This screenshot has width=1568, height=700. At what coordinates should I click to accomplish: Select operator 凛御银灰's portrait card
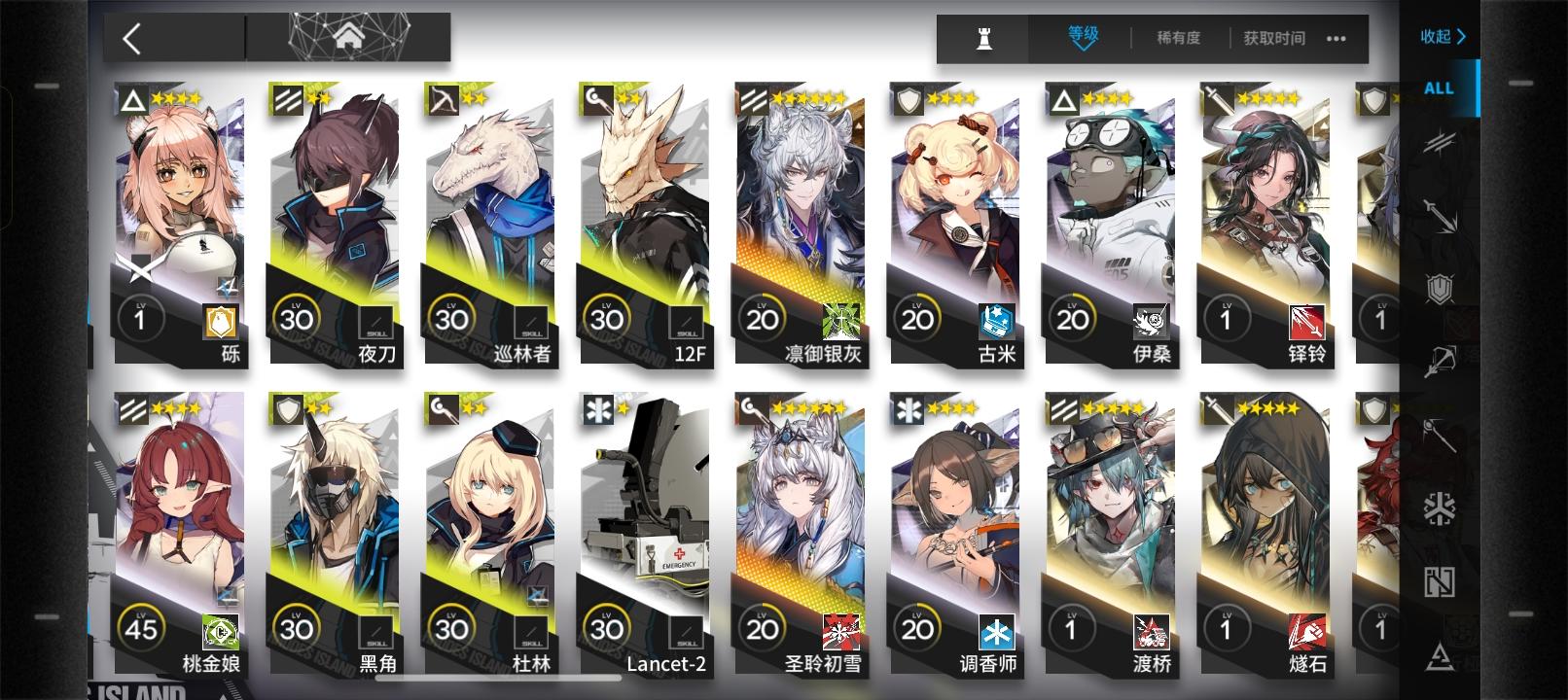tap(798, 224)
